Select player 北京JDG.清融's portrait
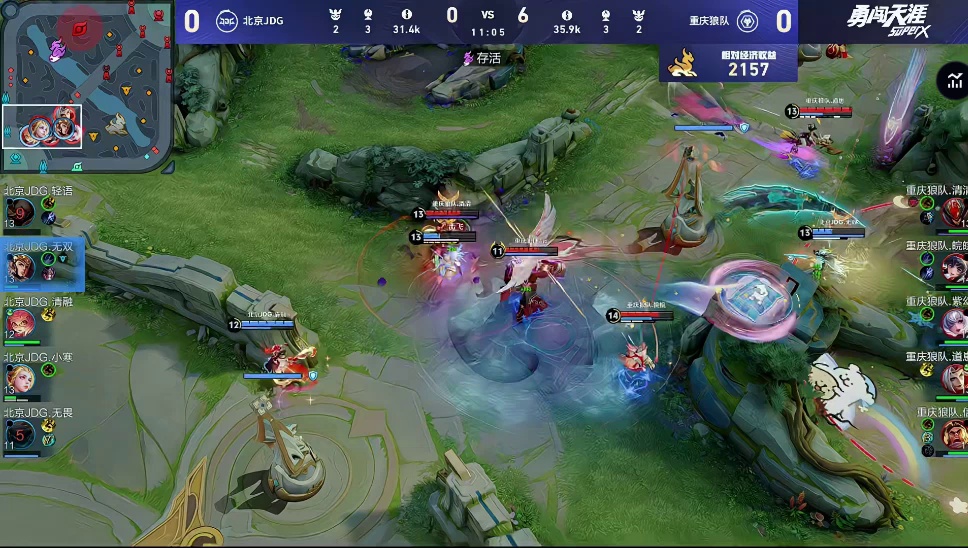The width and height of the screenshot is (968, 548). (x=20, y=323)
